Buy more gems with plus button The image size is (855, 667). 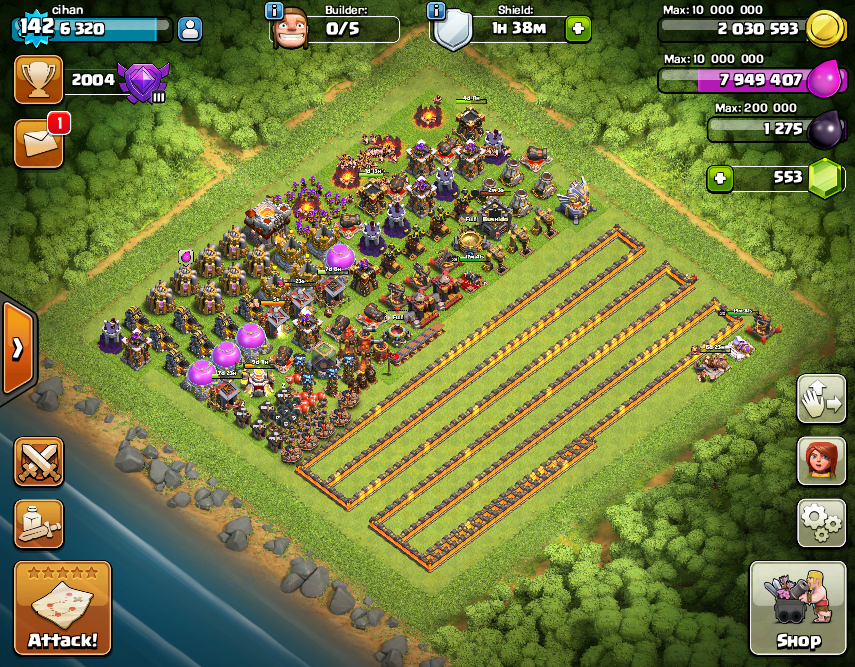[718, 178]
